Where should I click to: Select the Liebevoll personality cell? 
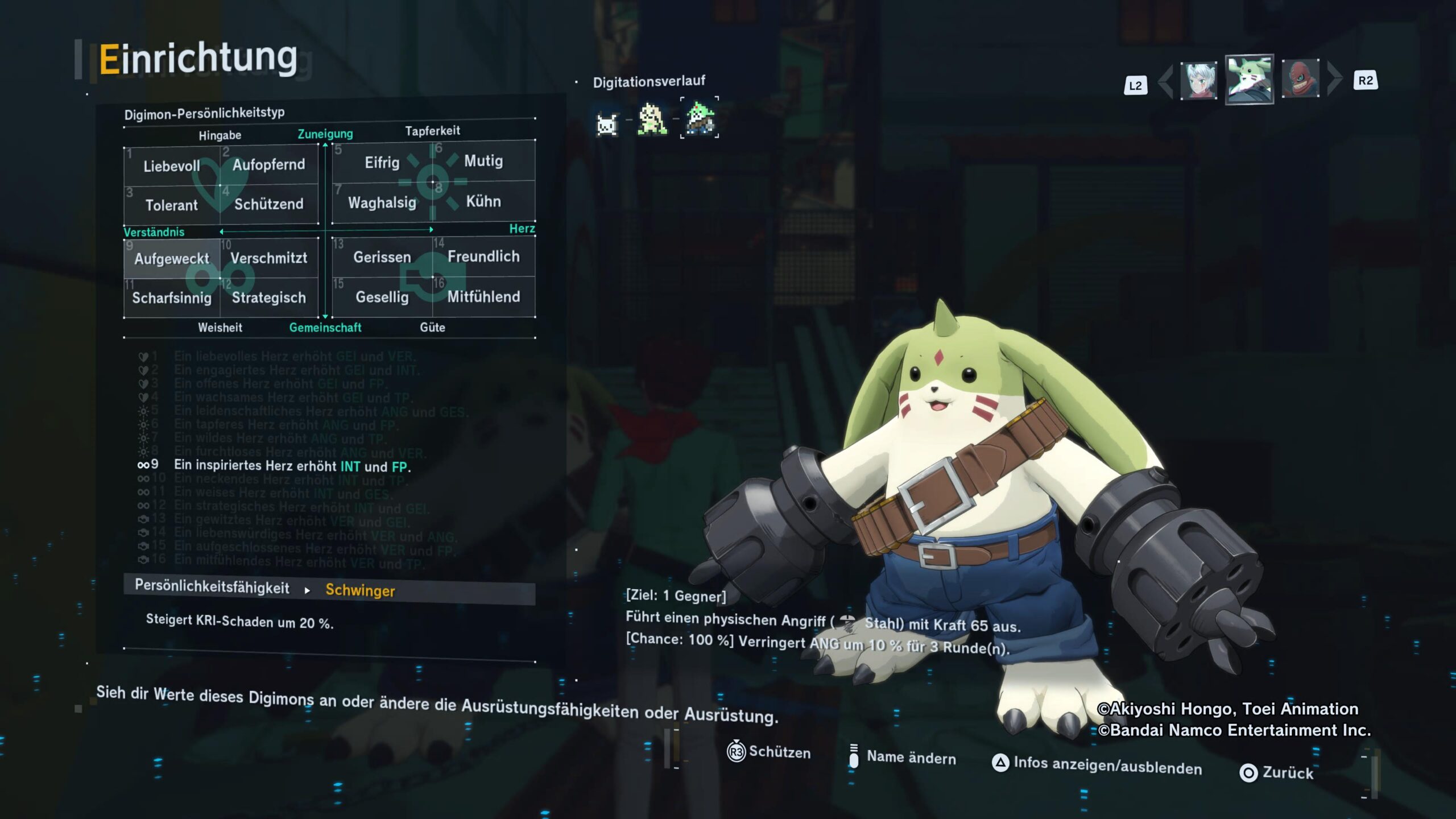tap(172, 166)
